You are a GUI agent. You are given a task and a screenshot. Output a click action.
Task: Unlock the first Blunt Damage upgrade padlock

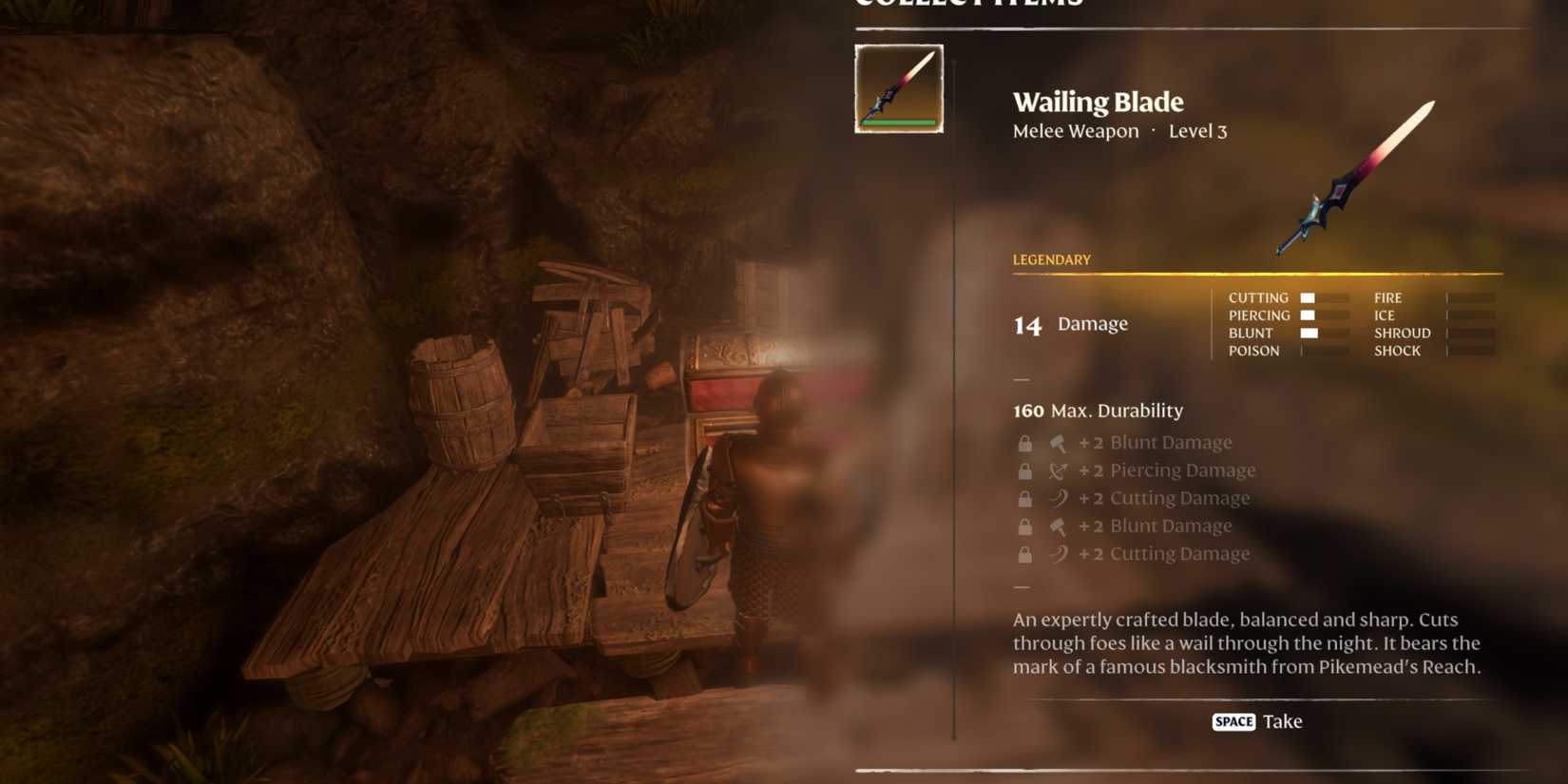coord(1025,441)
